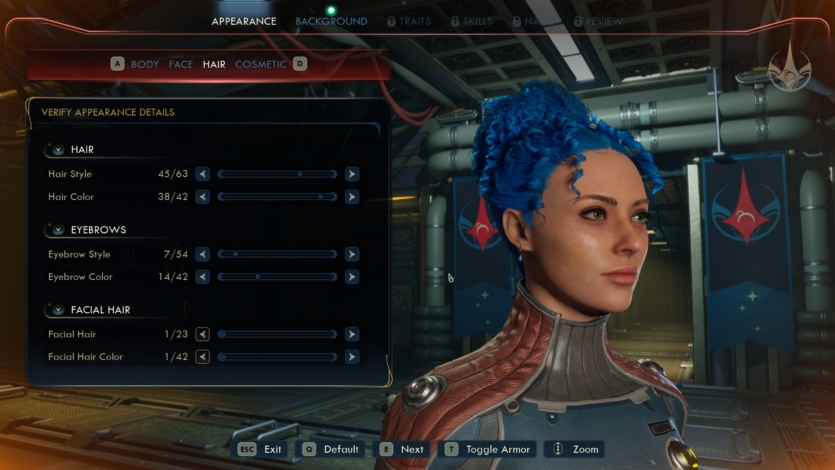Decrease the Hair Color value
Viewport: 835px width, 470px height.
[203, 197]
